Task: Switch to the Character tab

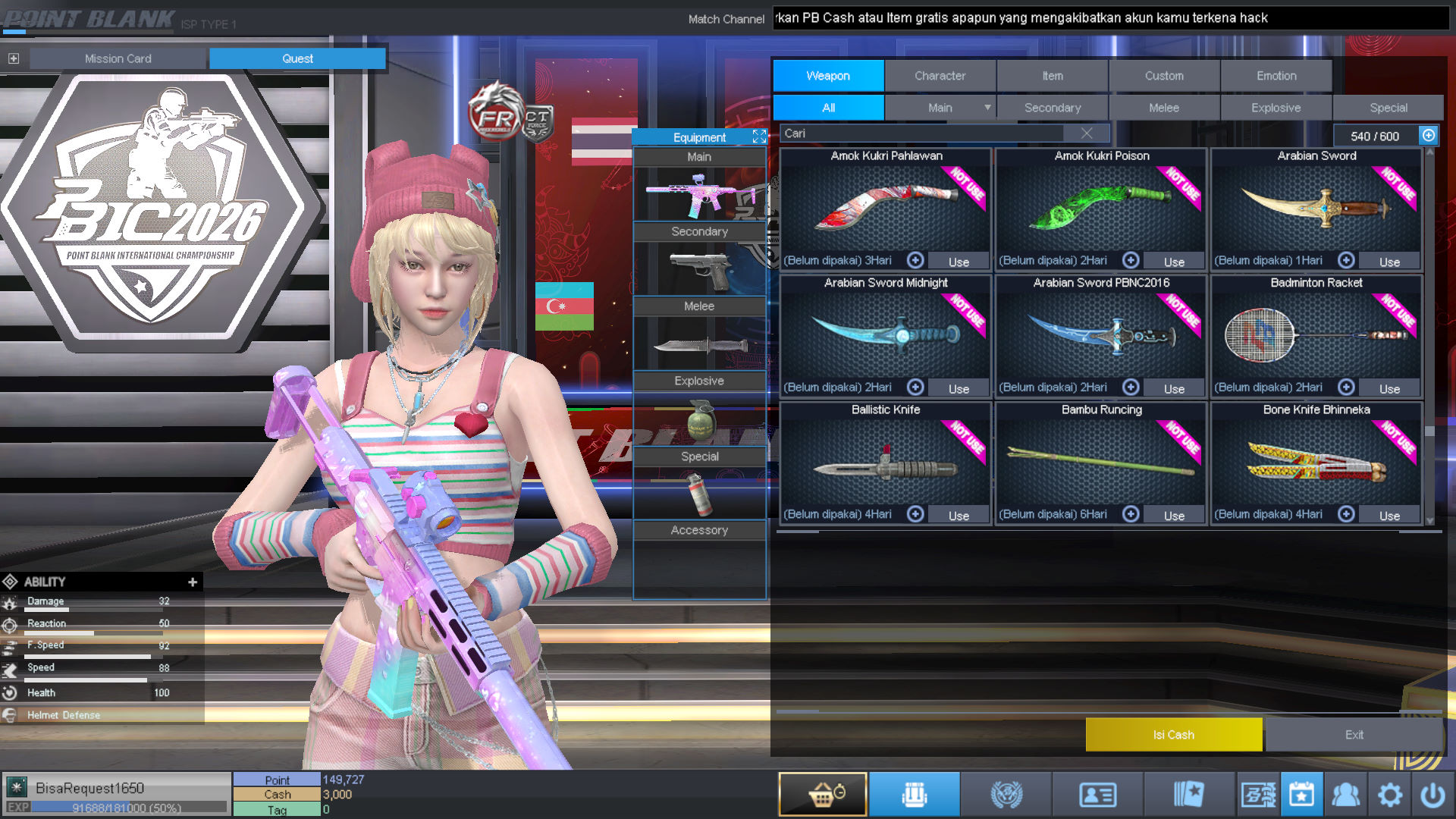Action: pos(940,76)
